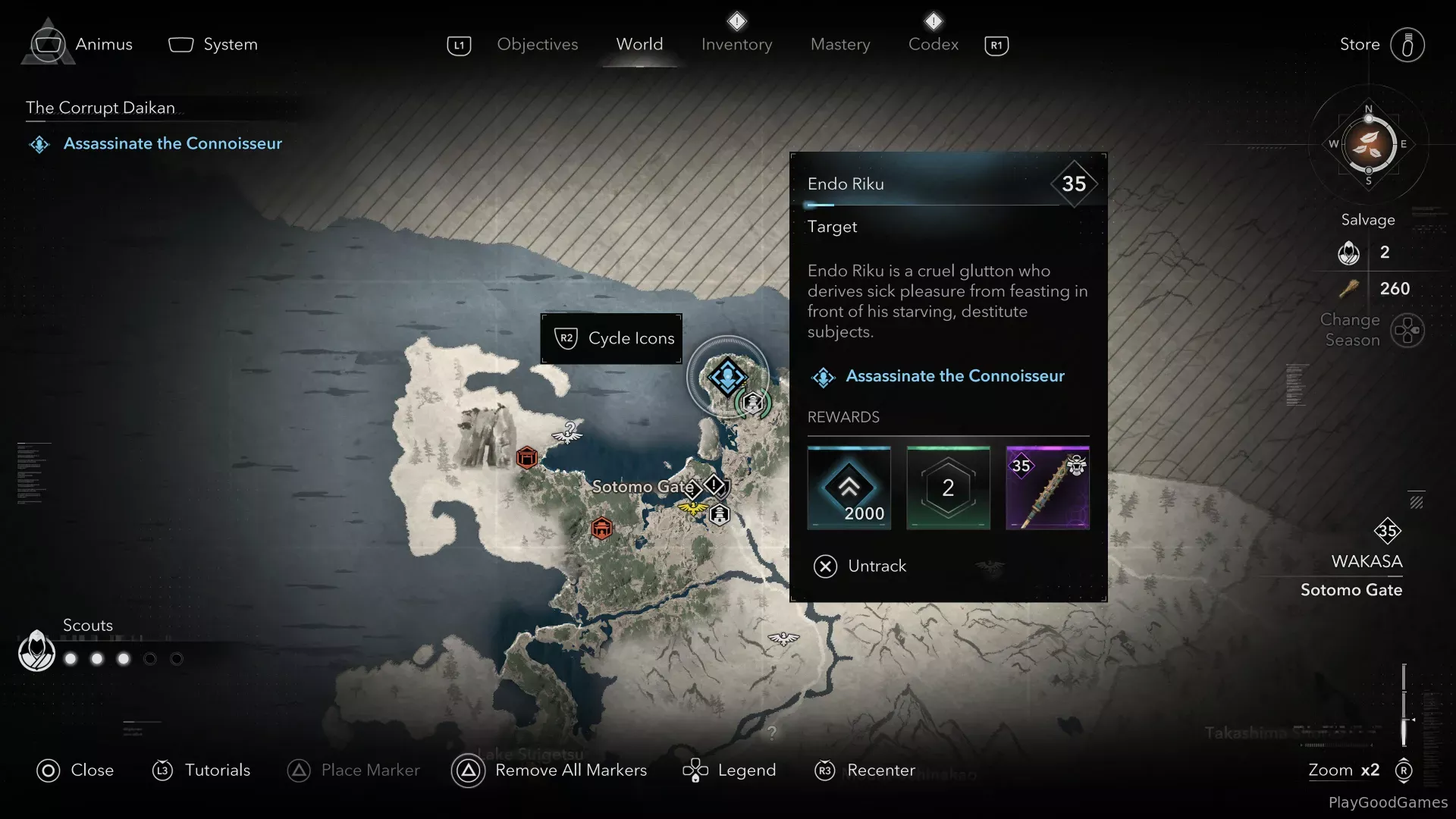This screenshot has height=819, width=1456.
Task: Open the Animus menu
Action: [x=103, y=45]
